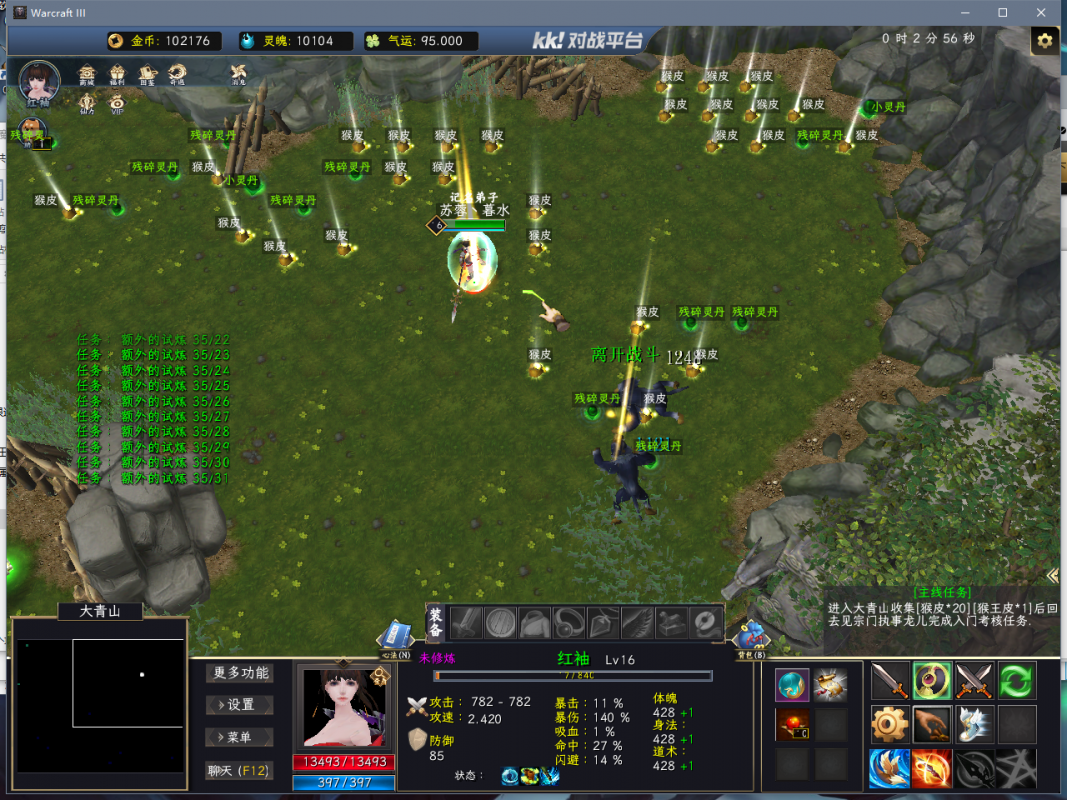Open the 更多功能 (more functions) menu
This screenshot has width=1067, height=800.
click(240, 673)
